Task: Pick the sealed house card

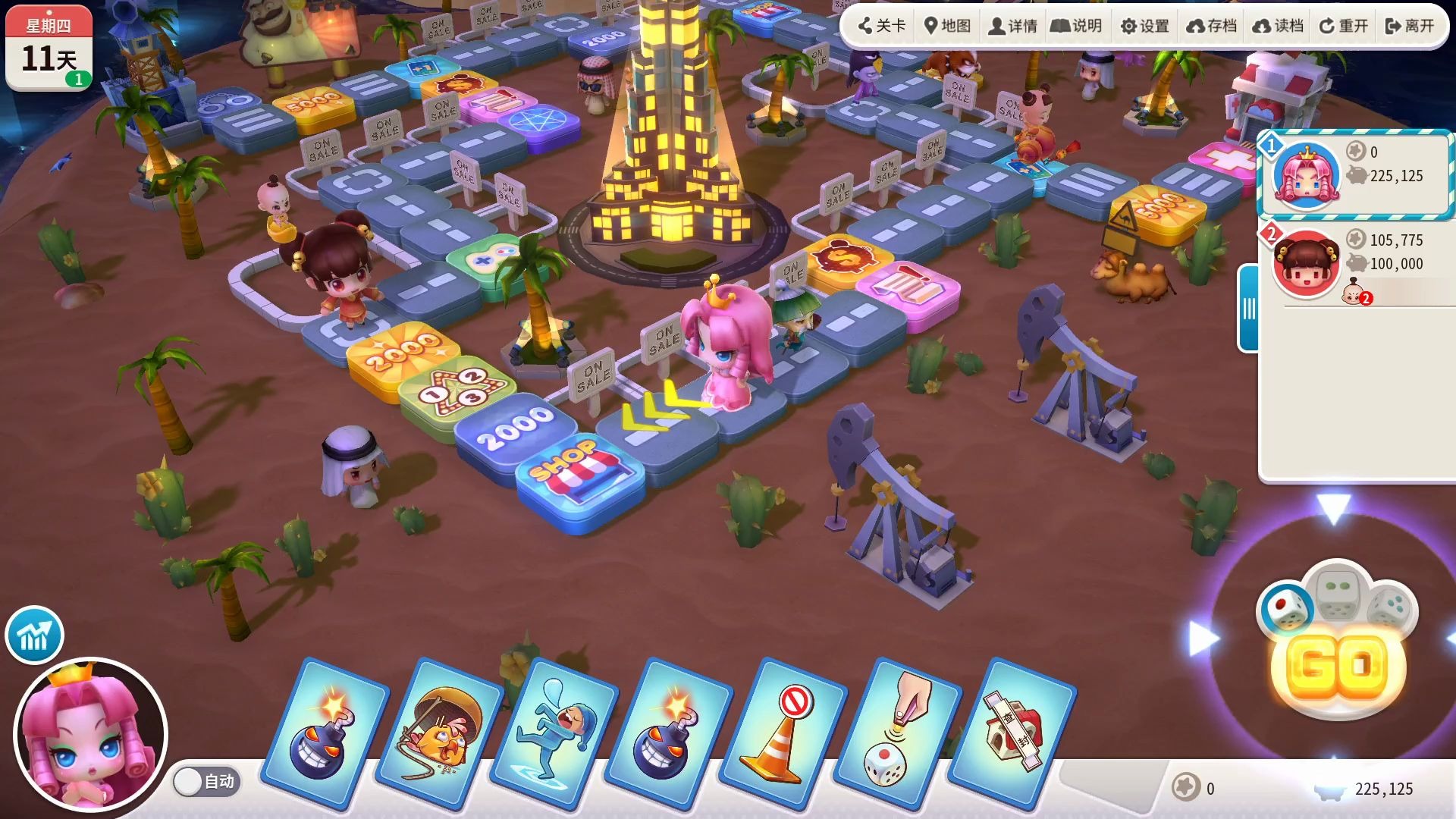Action: 1012,732
